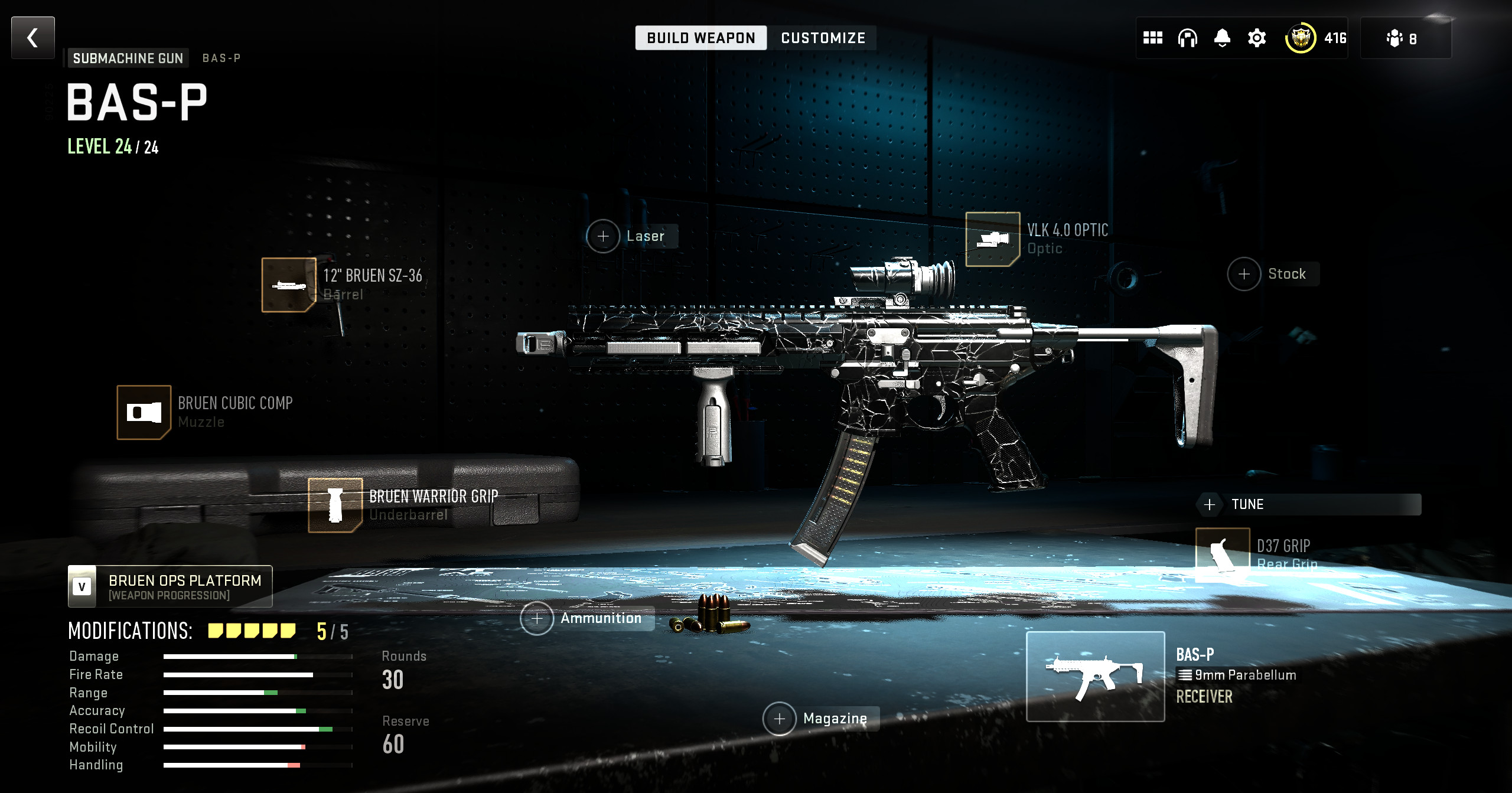Select the D37 Grip rear grip slot
Viewport: 1512px width, 793px height.
click(x=1222, y=554)
